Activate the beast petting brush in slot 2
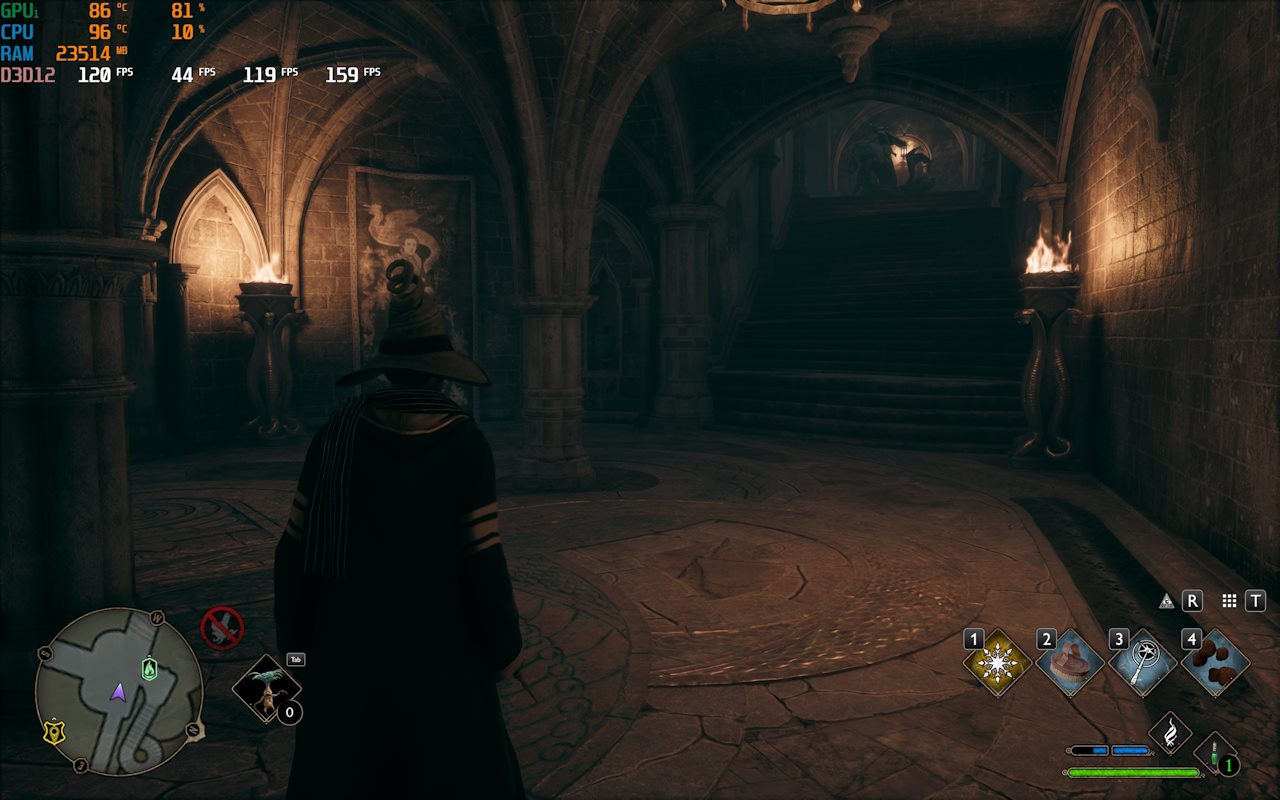The image size is (1280, 800). (x=1070, y=663)
